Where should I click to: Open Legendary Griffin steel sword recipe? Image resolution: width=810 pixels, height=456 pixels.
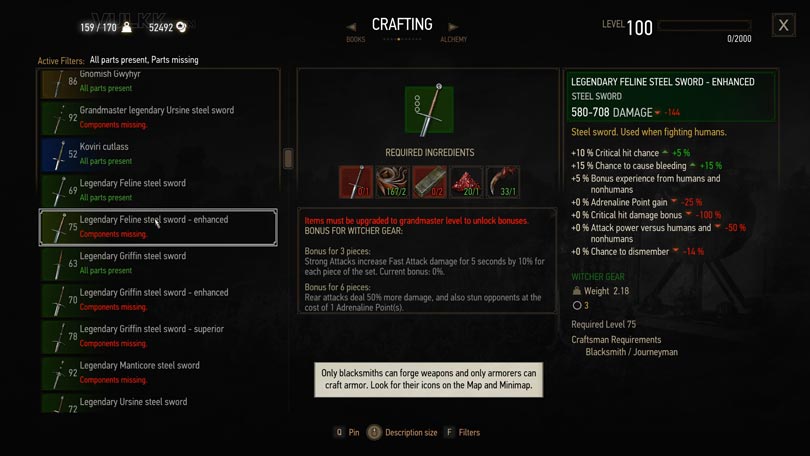tap(158, 263)
